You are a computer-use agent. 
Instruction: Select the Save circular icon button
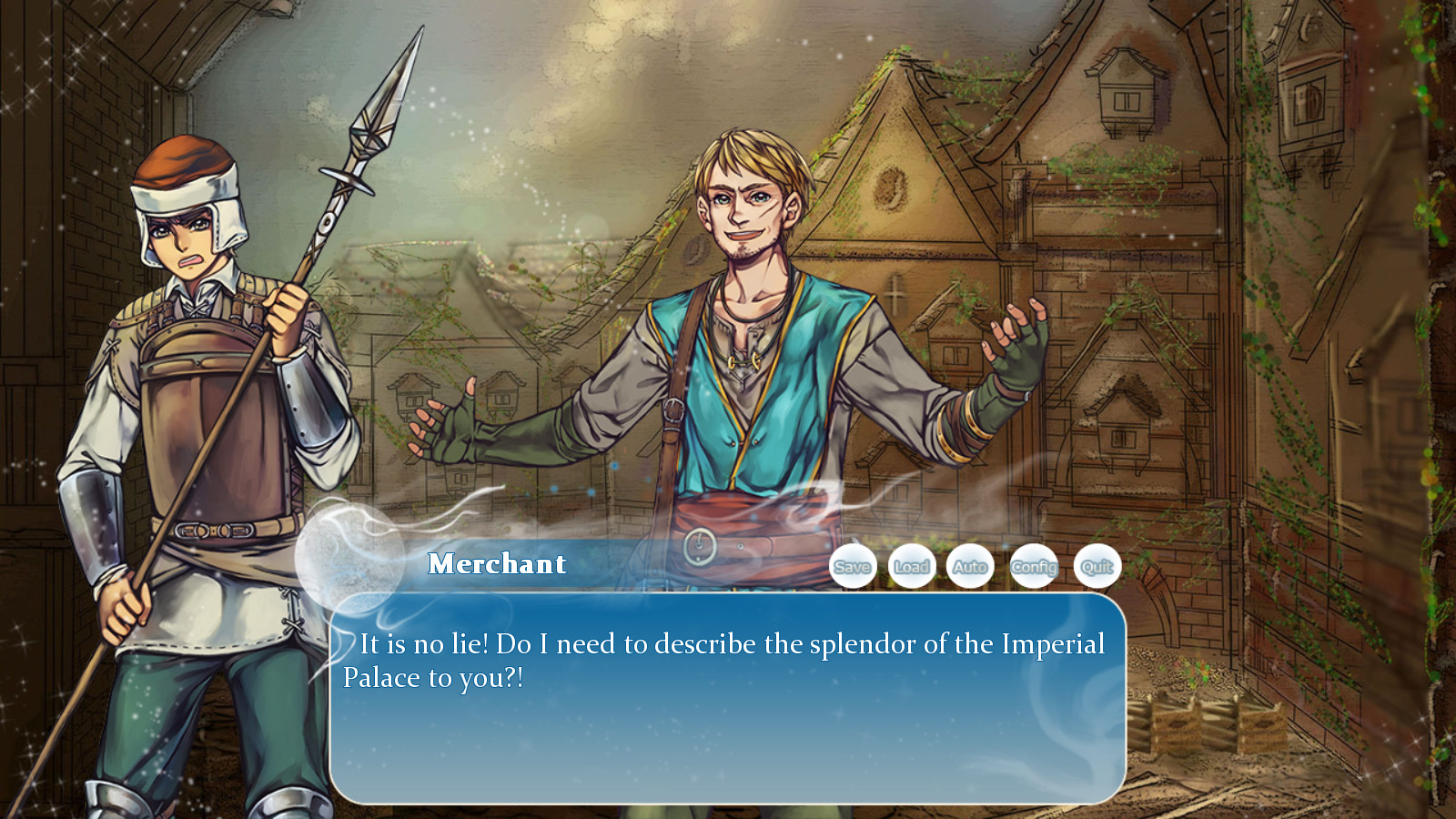(x=853, y=566)
